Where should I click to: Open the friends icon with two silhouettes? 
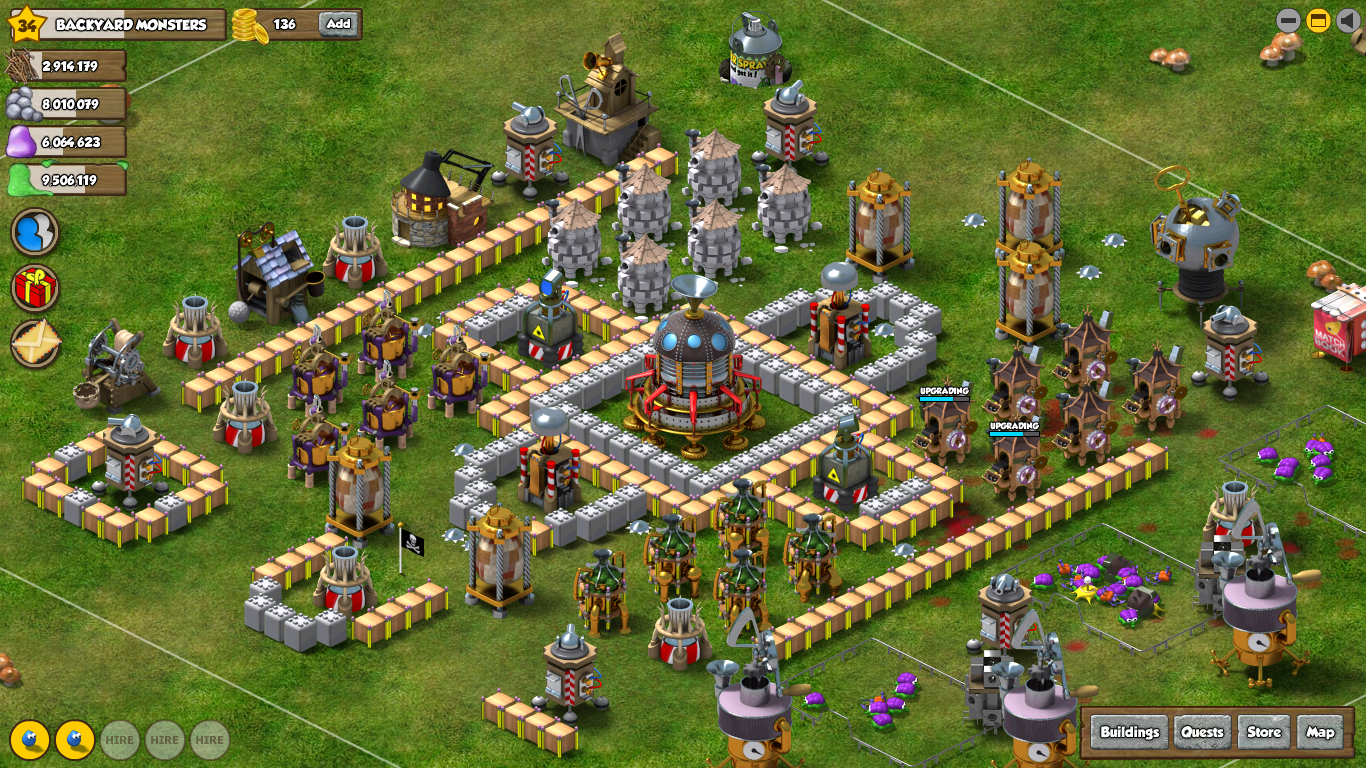[x=35, y=232]
